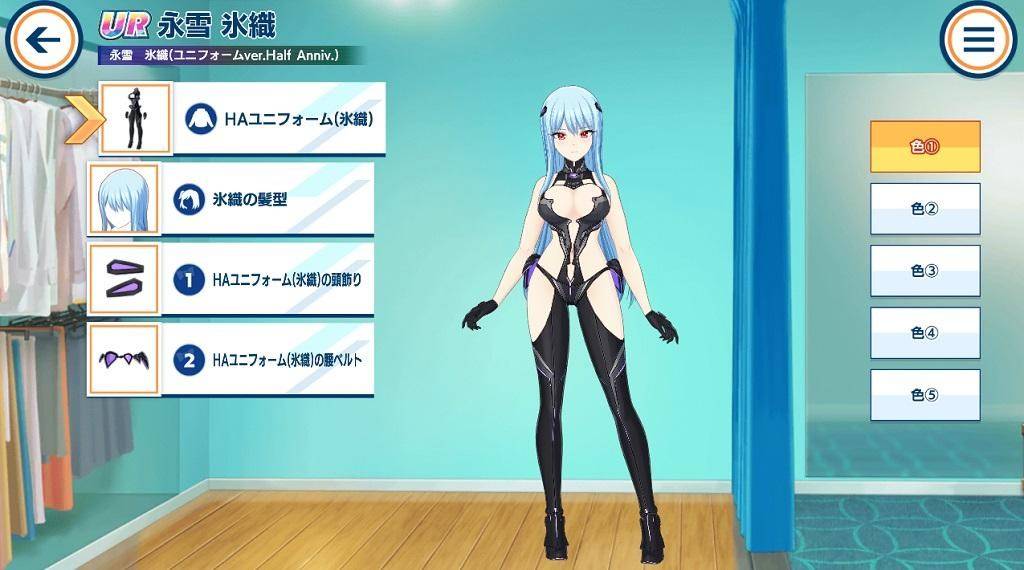The image size is (1024, 570).
Task: Click the waist belt thumbnail
Action: pos(124,360)
